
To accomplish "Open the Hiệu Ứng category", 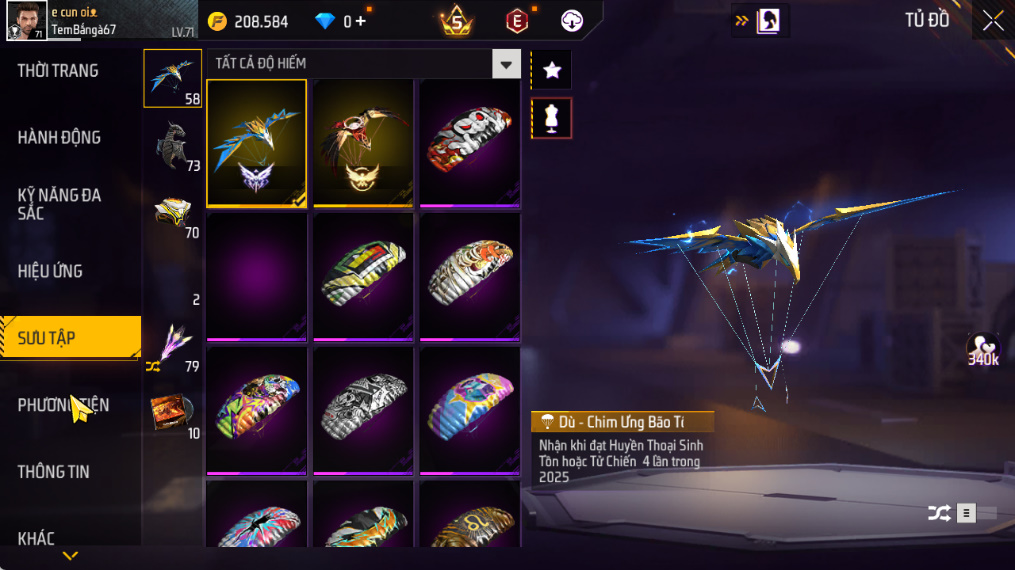I will [x=50, y=271].
